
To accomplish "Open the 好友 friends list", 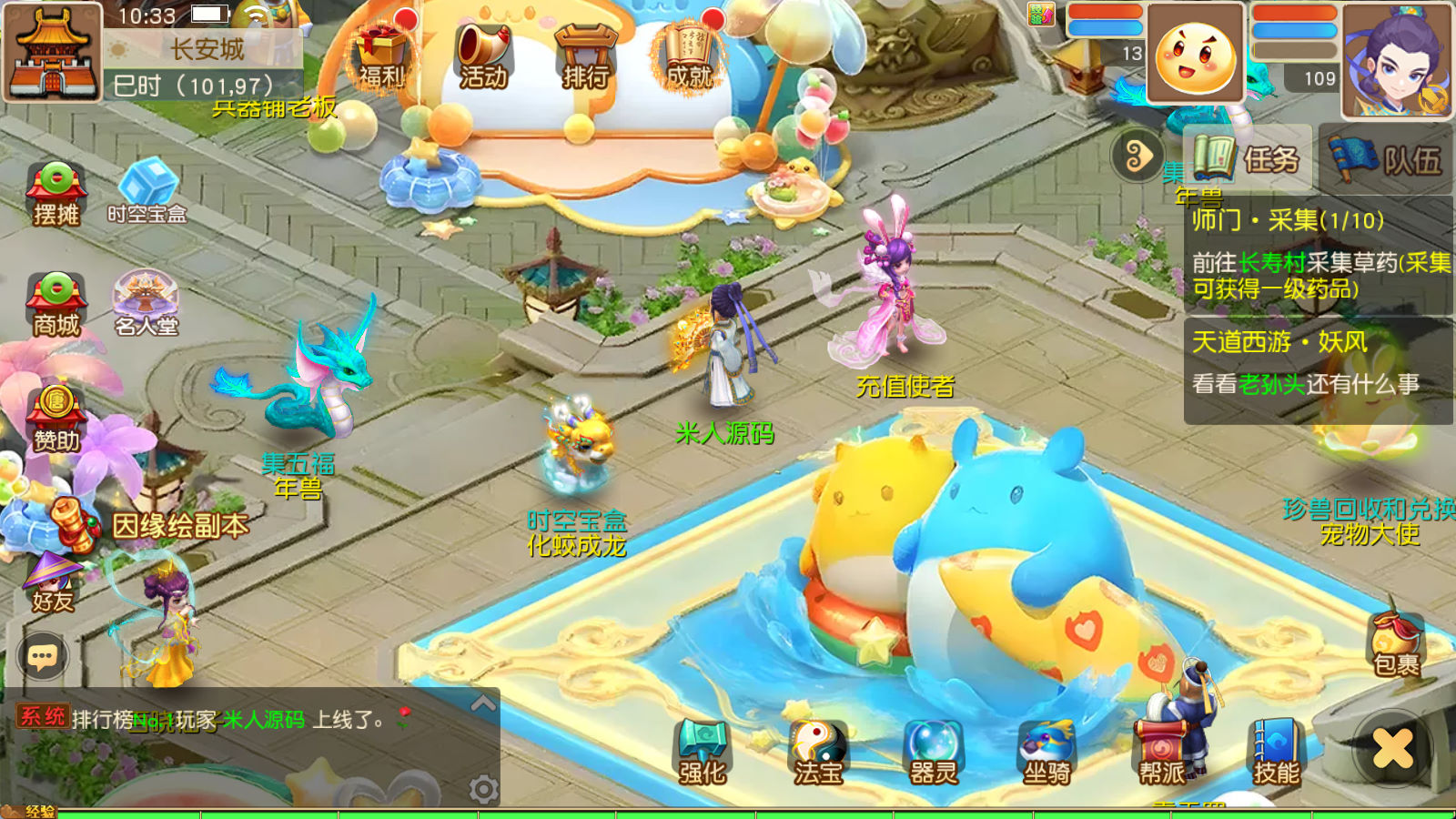I will [x=53, y=581].
